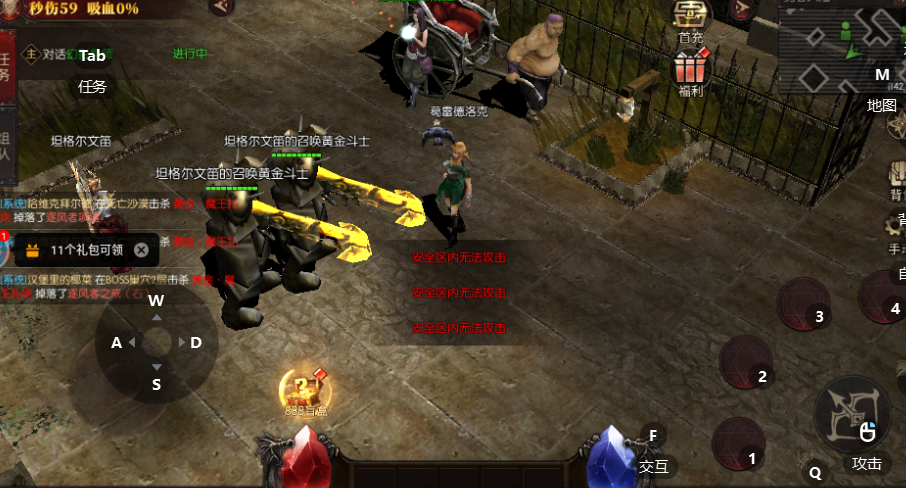906x488 pixels.
Task: Activate skill slot 4
Action: [x=885, y=297]
